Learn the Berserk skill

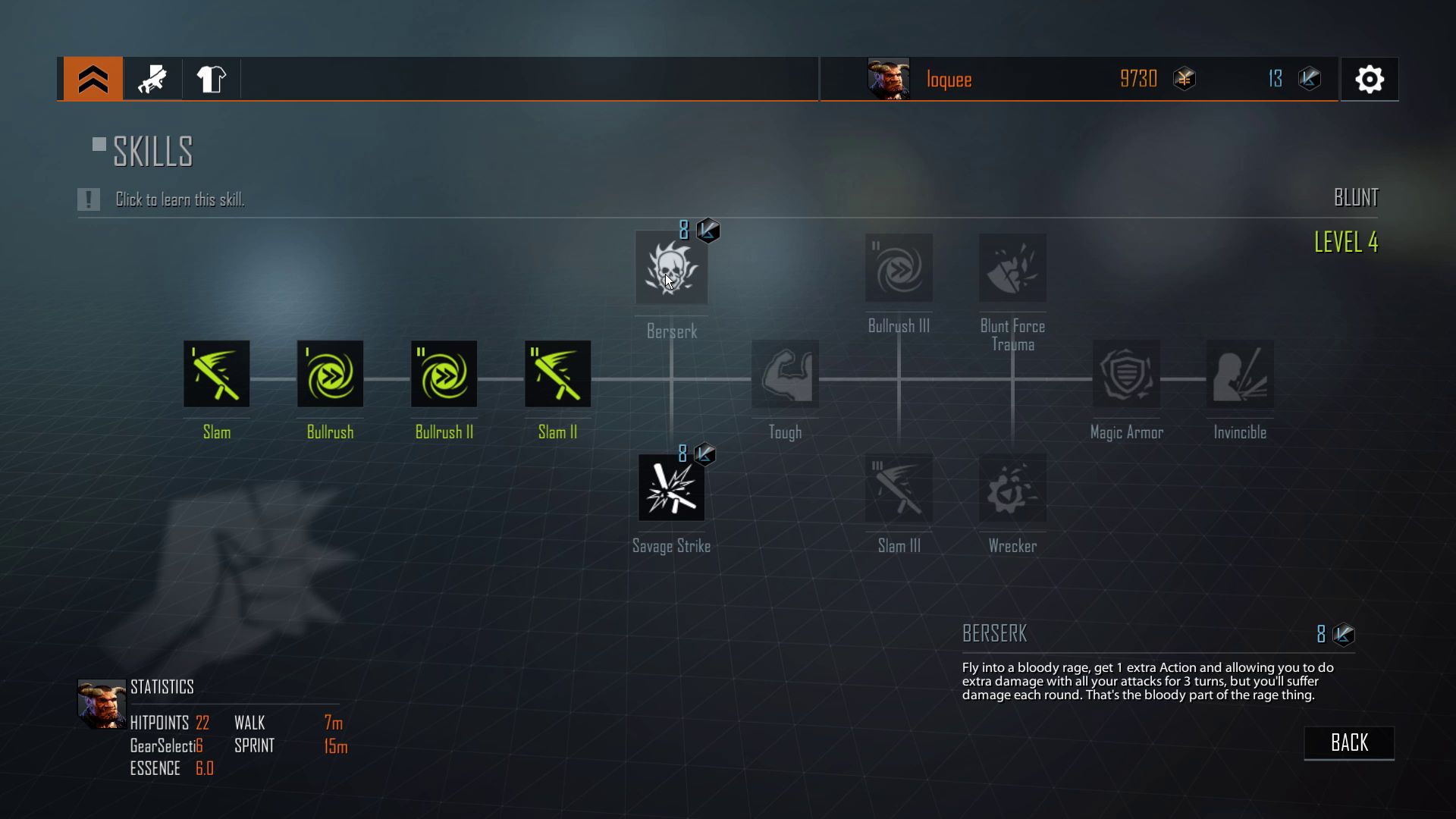671,268
